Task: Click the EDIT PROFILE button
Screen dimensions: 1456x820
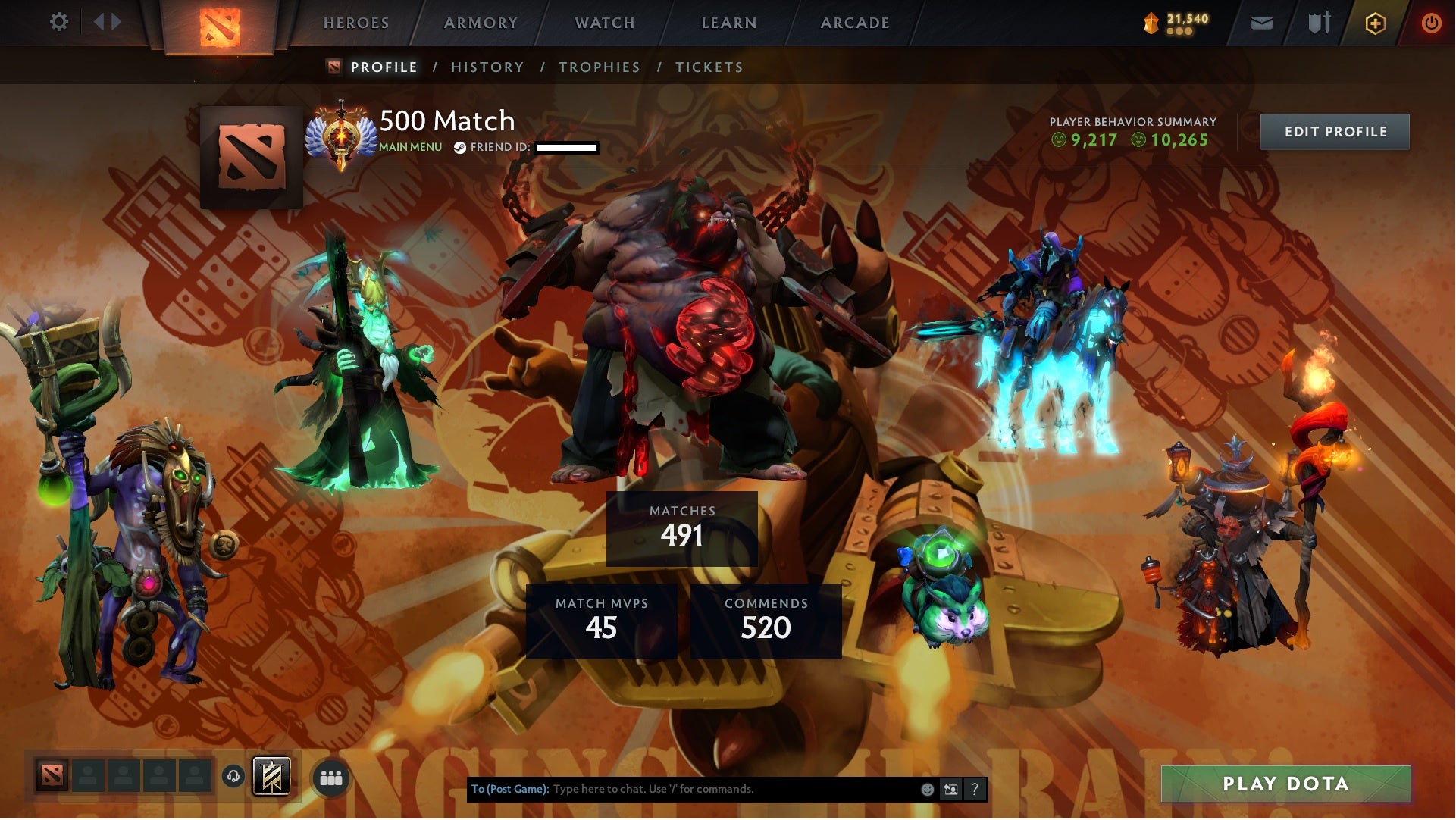Action: pos(1335,131)
